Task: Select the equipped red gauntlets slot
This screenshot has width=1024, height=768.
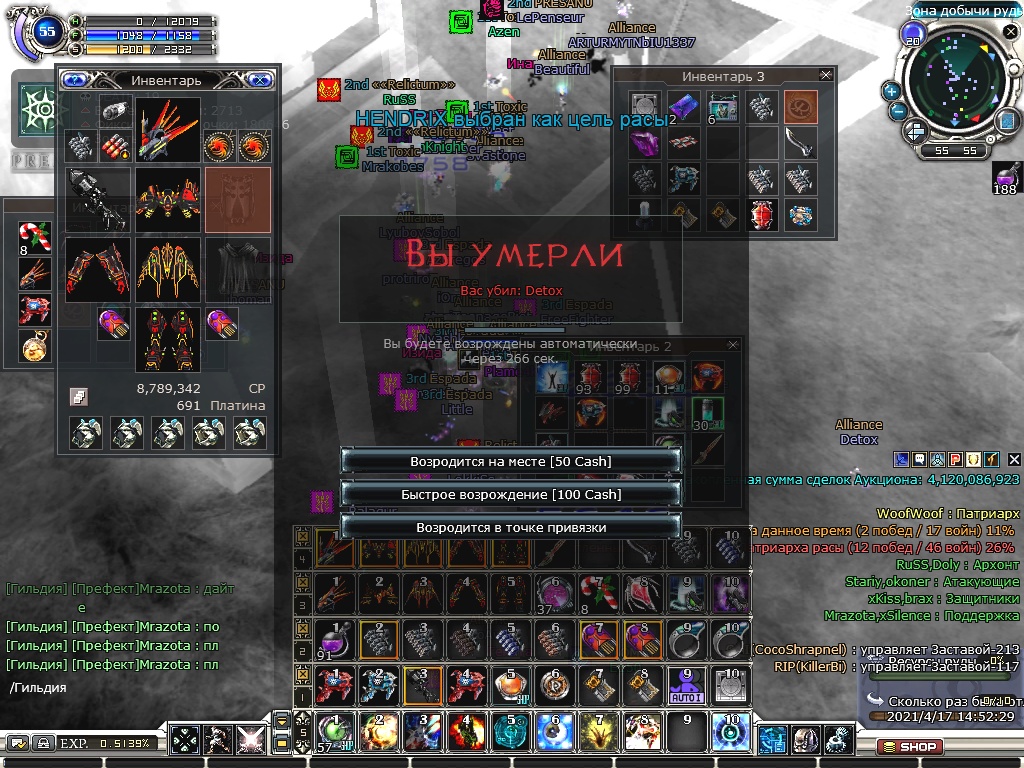Action: point(98,268)
